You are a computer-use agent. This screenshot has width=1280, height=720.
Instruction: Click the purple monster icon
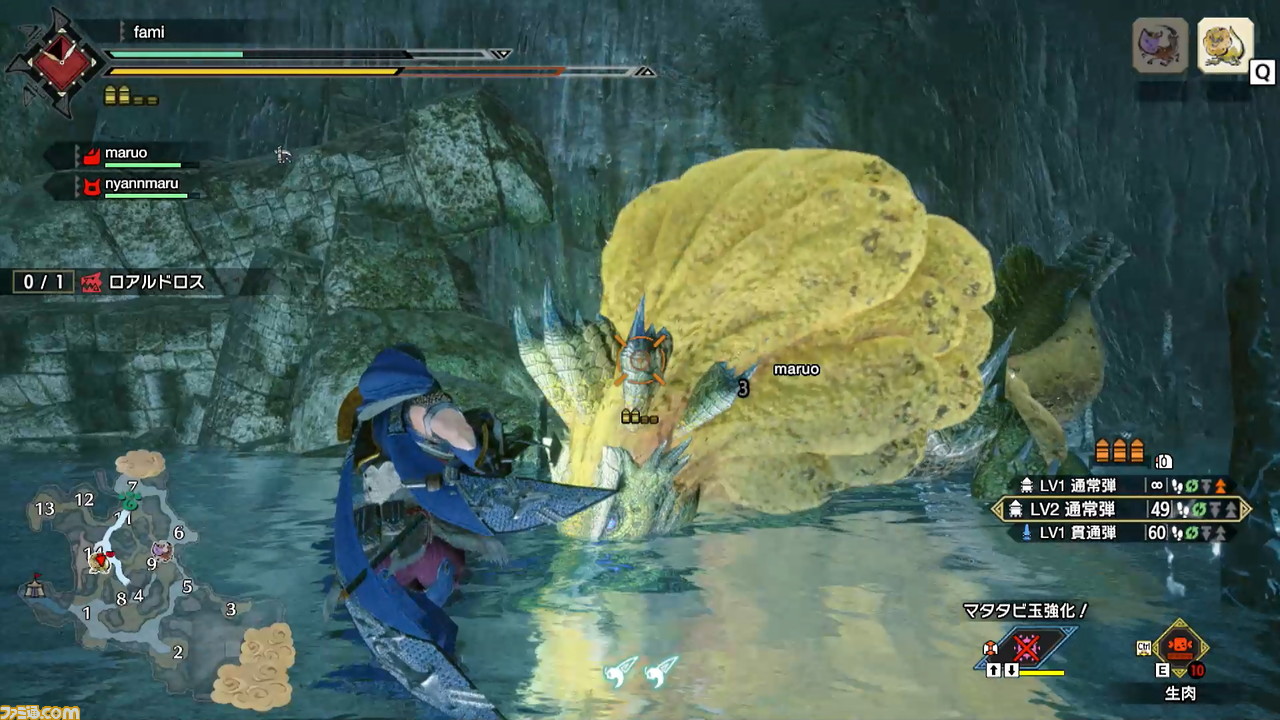[1159, 45]
